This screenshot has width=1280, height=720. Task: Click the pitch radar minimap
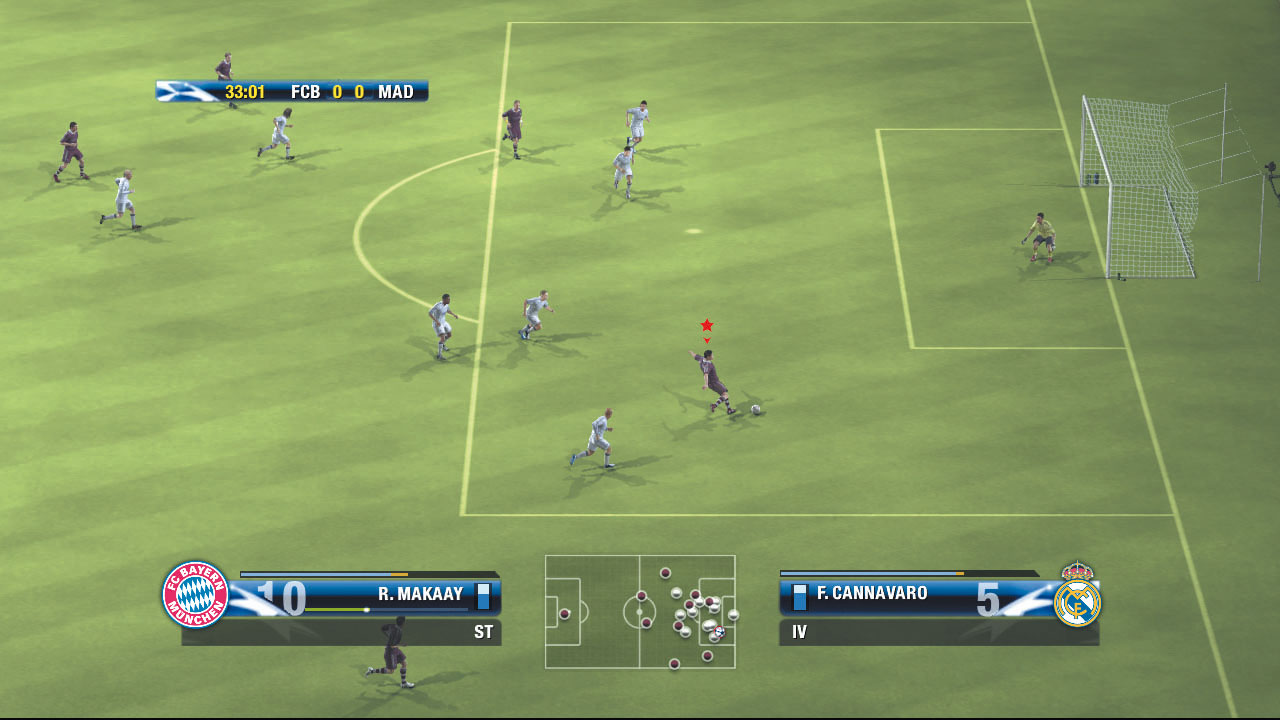640,611
